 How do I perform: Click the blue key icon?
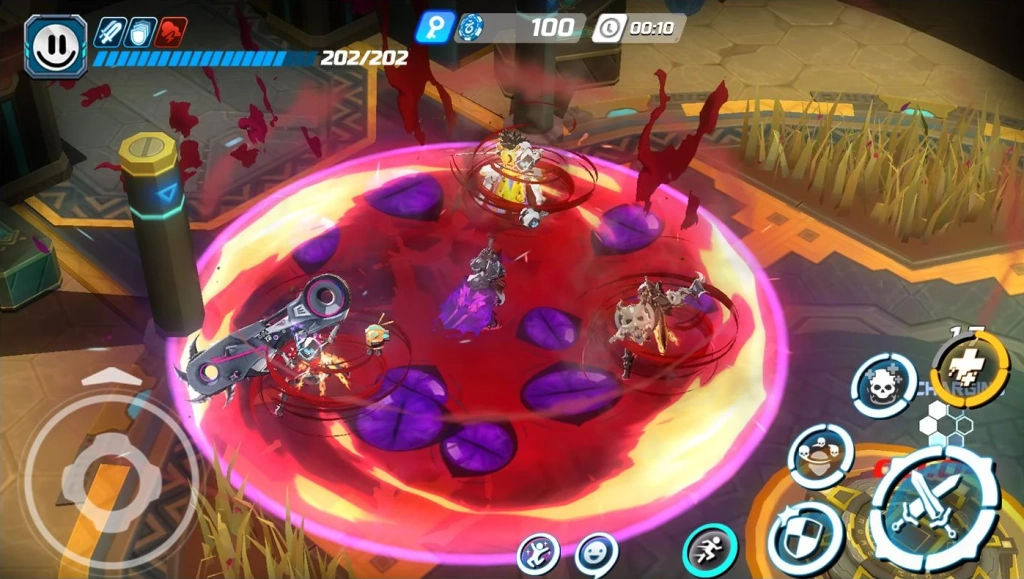click(435, 27)
